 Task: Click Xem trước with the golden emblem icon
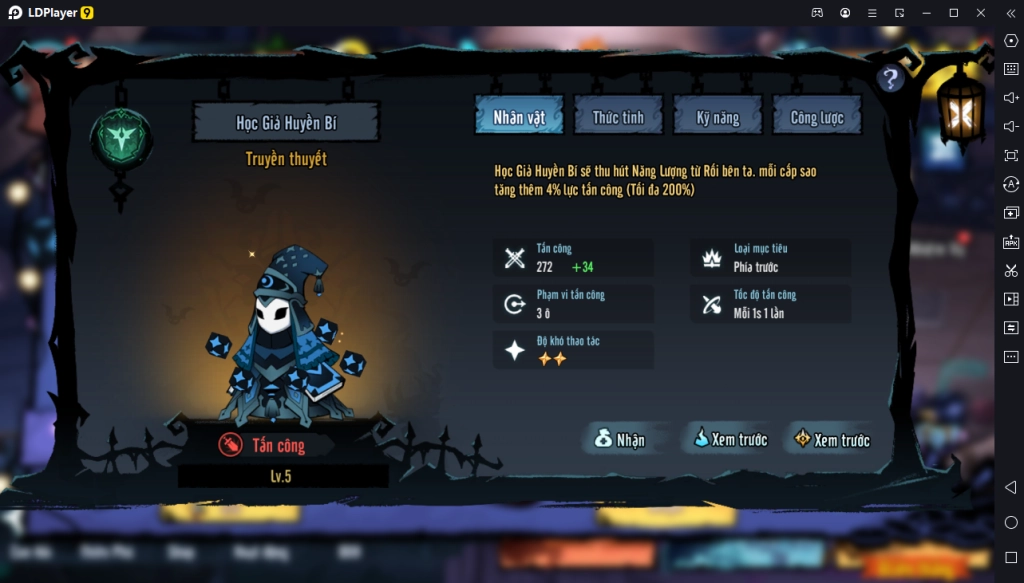click(x=831, y=439)
